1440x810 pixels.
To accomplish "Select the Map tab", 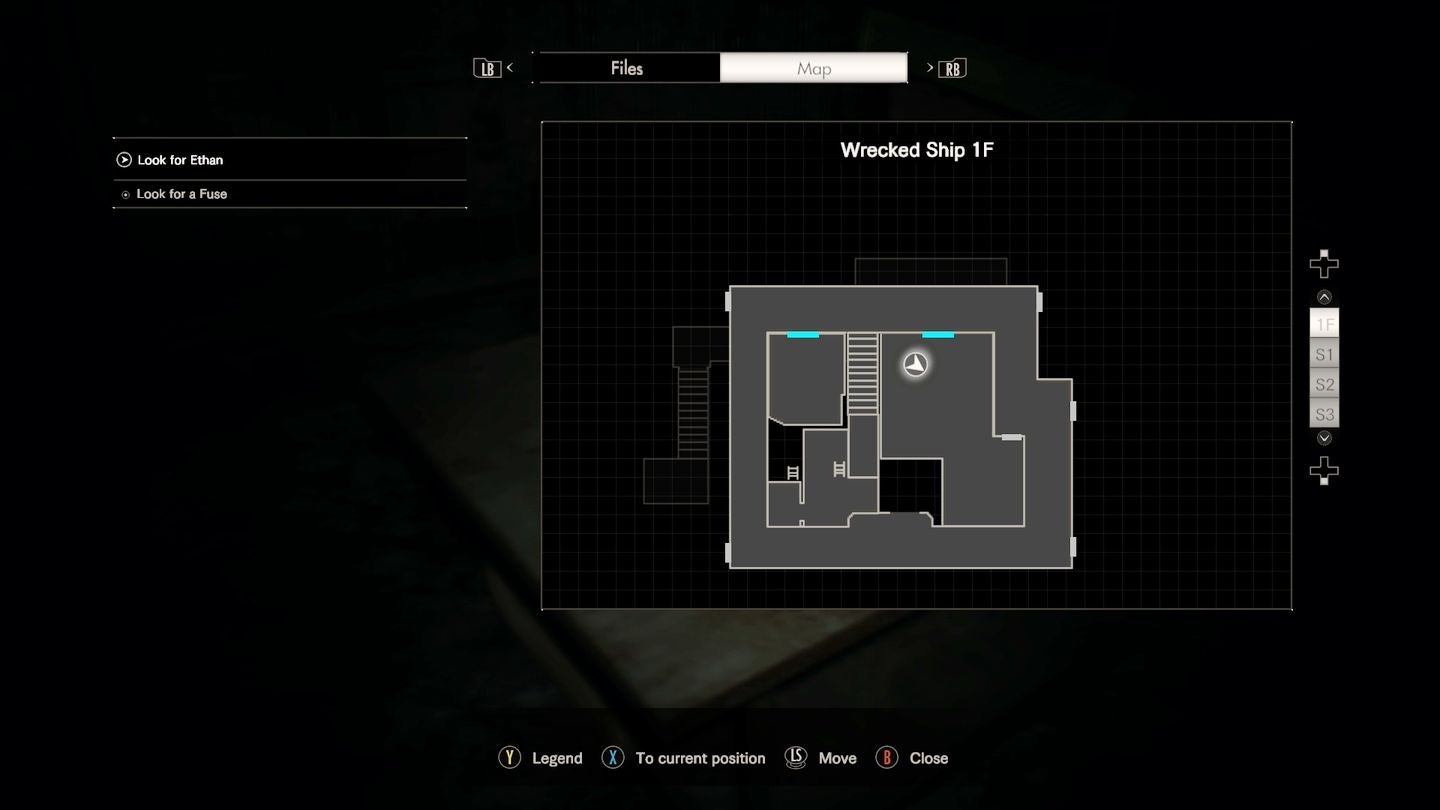I will point(813,68).
